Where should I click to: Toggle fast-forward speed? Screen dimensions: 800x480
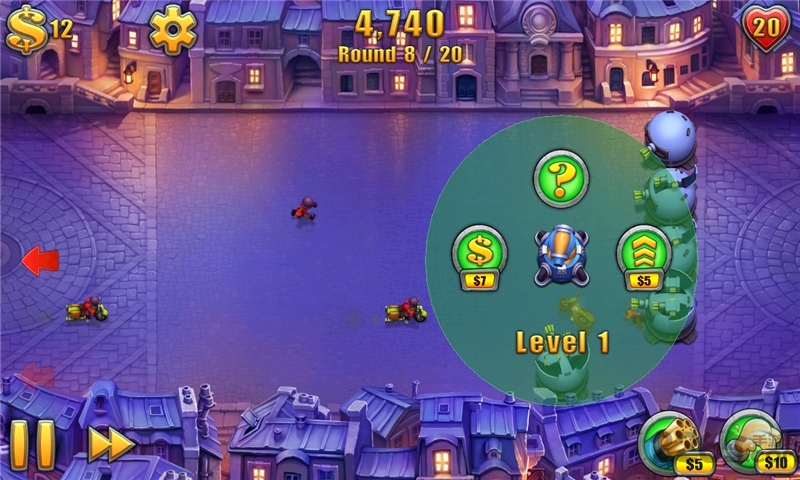point(110,445)
